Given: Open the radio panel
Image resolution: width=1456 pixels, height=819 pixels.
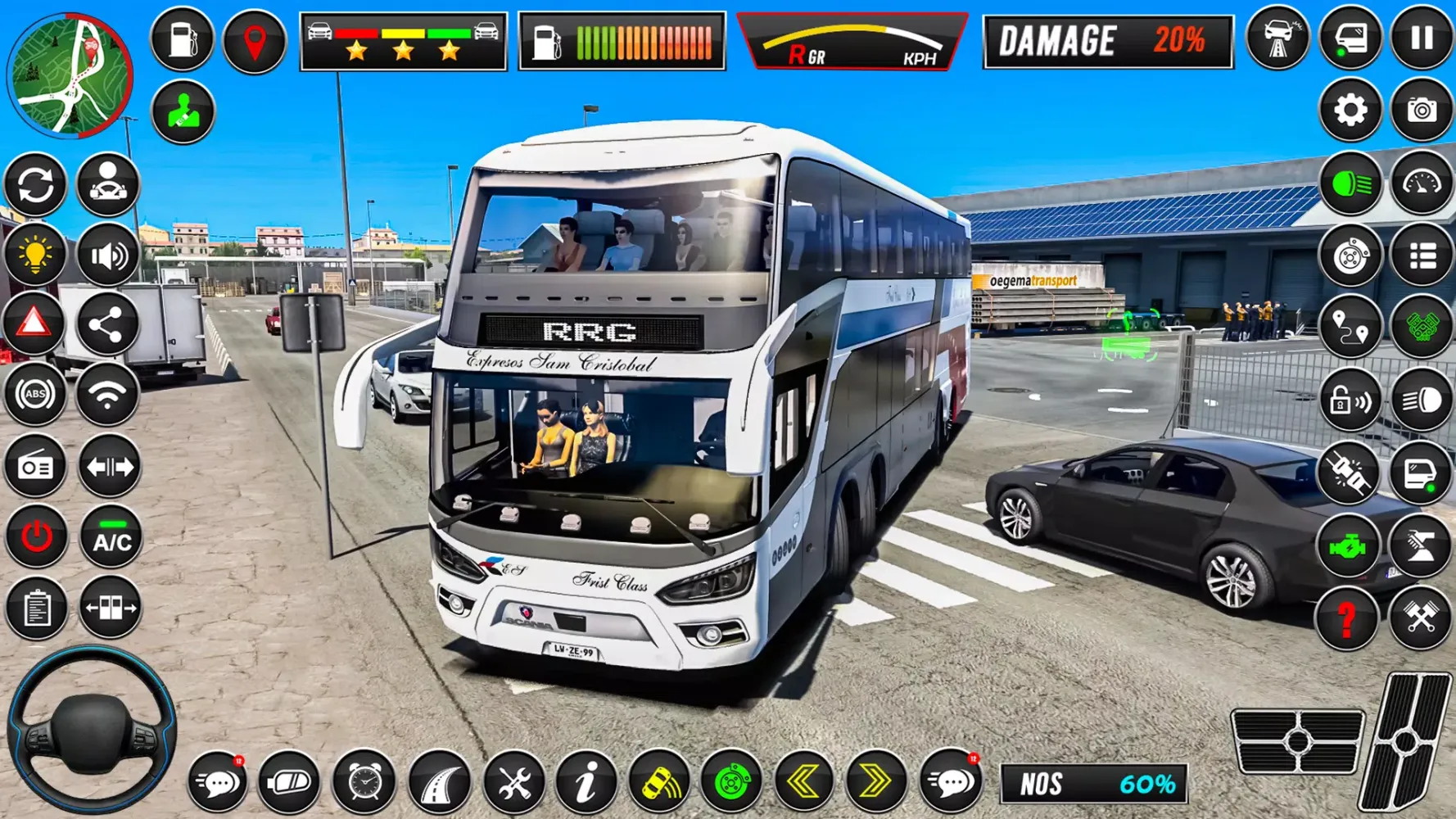Looking at the screenshot, I should coord(34,465).
